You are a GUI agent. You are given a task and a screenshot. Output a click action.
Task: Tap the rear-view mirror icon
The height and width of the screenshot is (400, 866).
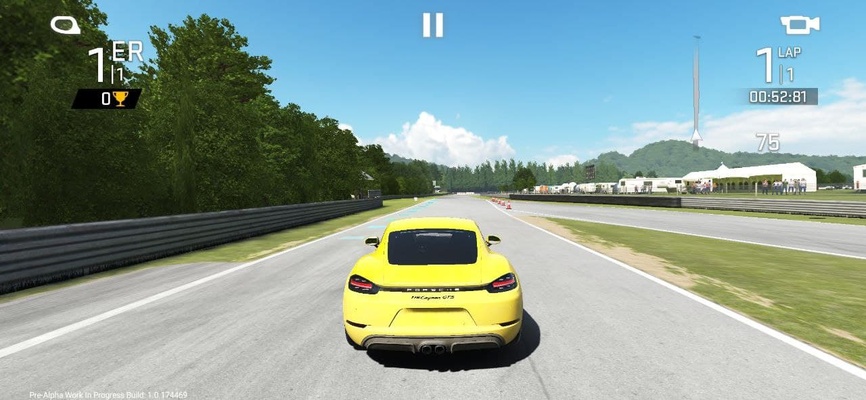click(66, 25)
